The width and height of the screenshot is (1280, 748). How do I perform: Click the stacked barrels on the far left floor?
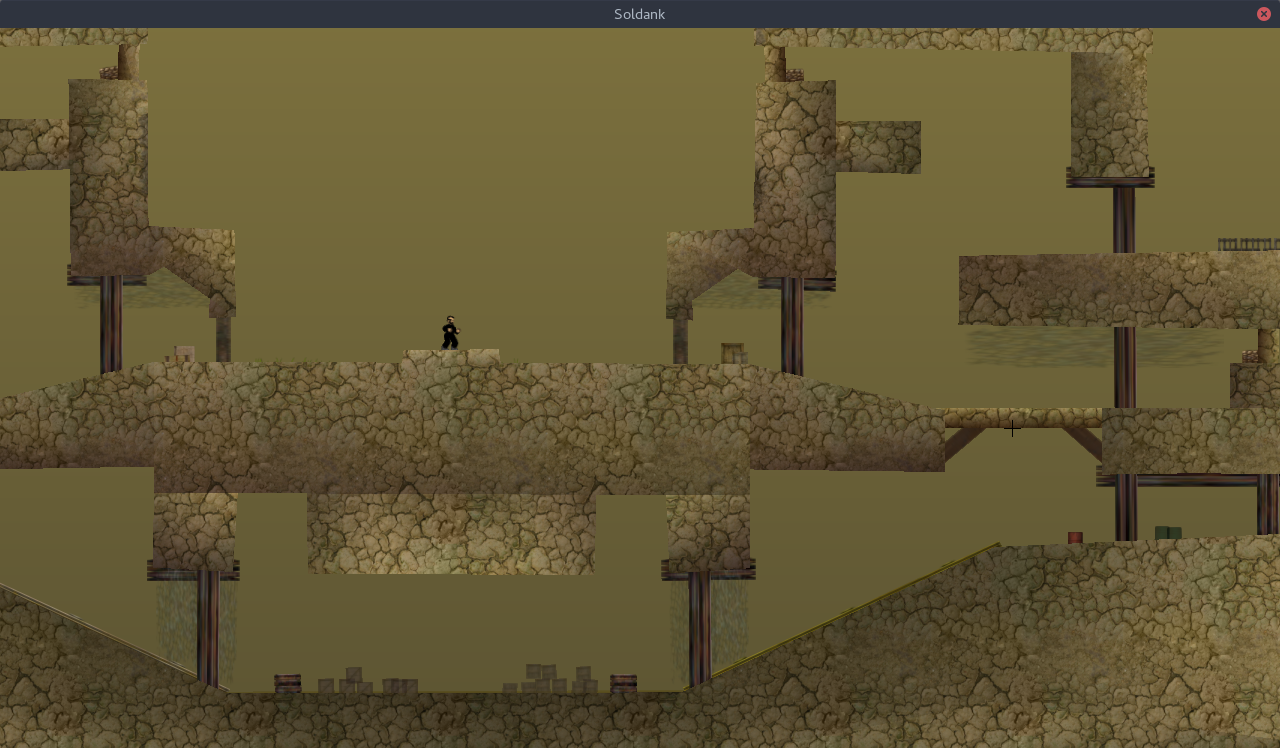click(287, 682)
